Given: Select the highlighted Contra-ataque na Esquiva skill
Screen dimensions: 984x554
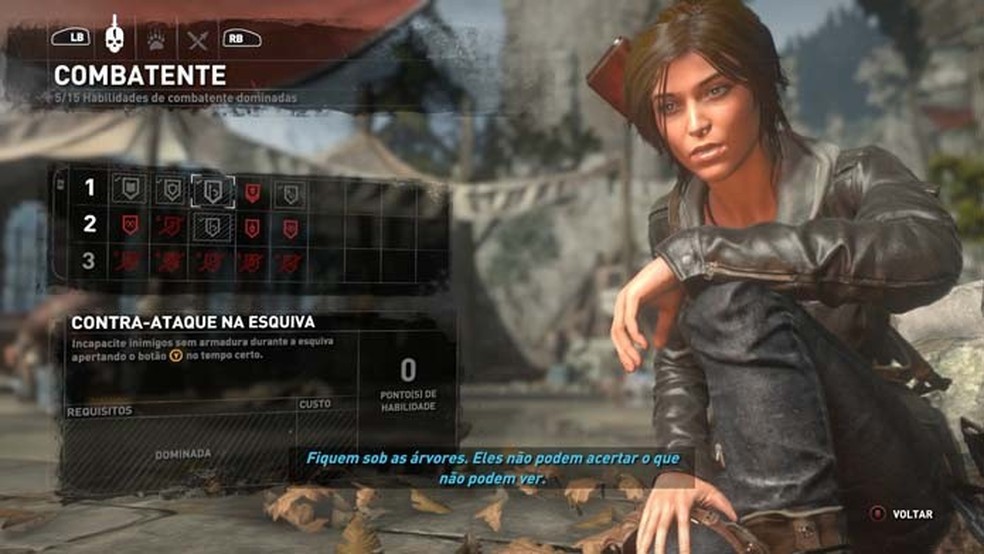Looking at the screenshot, I should coord(212,190).
